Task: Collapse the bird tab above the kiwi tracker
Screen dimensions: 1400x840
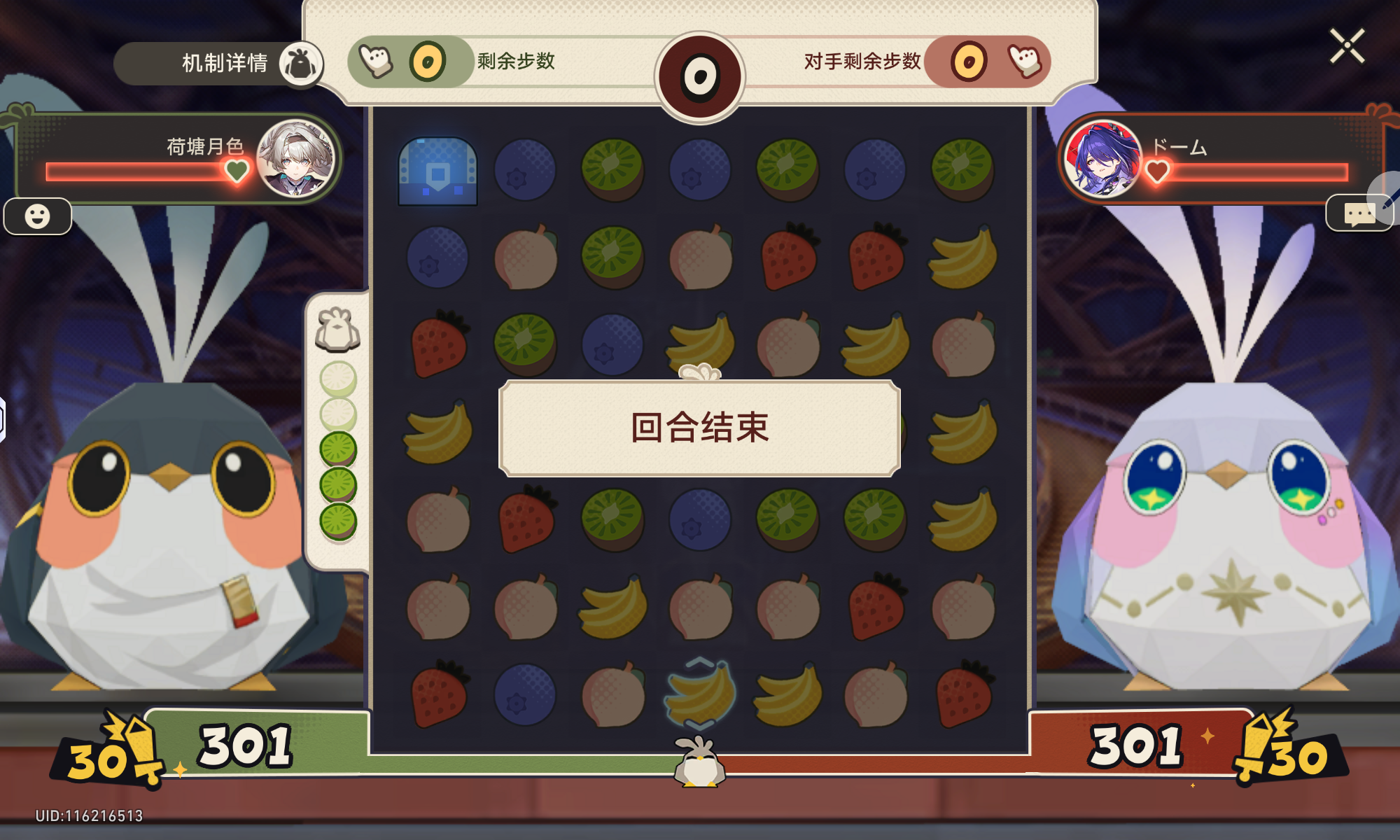Action: [338, 328]
